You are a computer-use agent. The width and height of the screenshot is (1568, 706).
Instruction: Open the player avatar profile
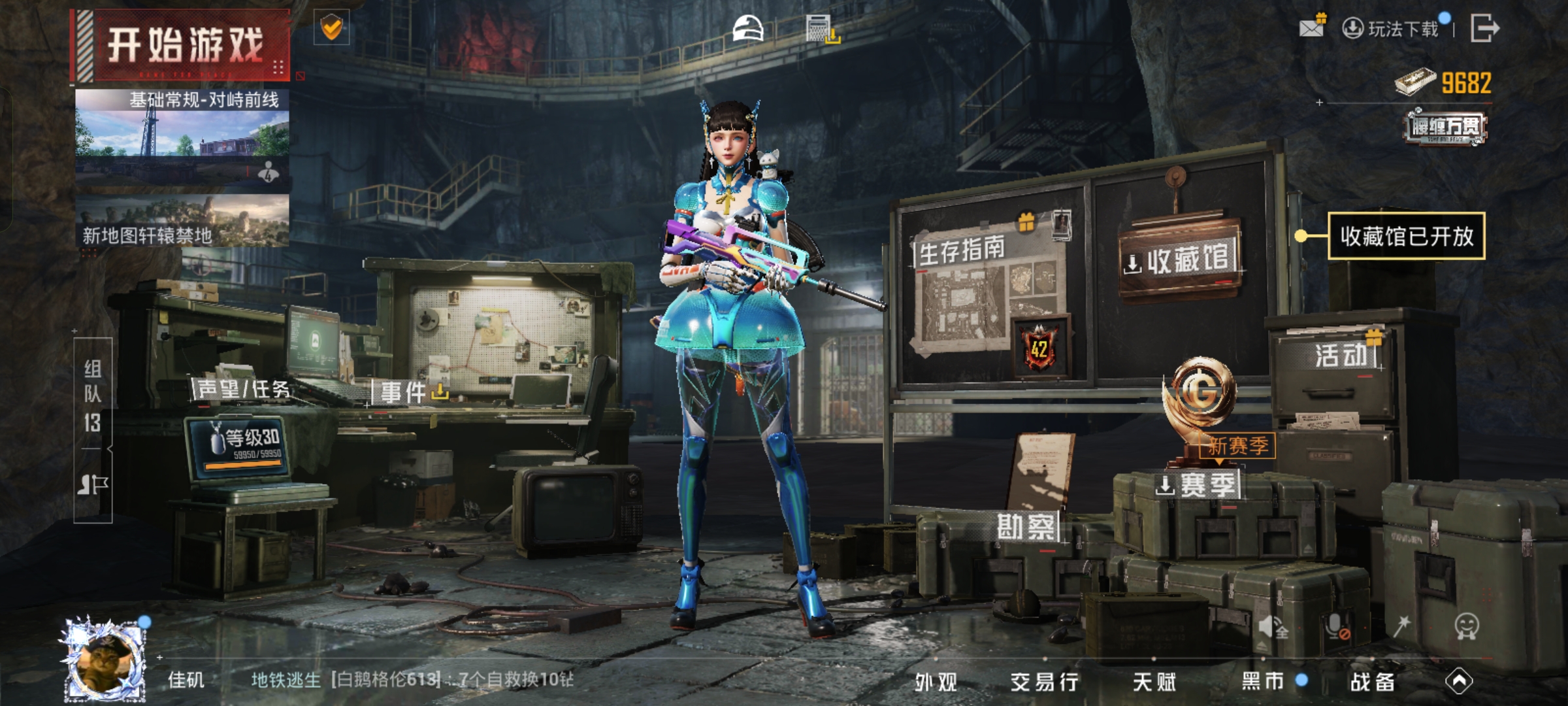(x=105, y=660)
